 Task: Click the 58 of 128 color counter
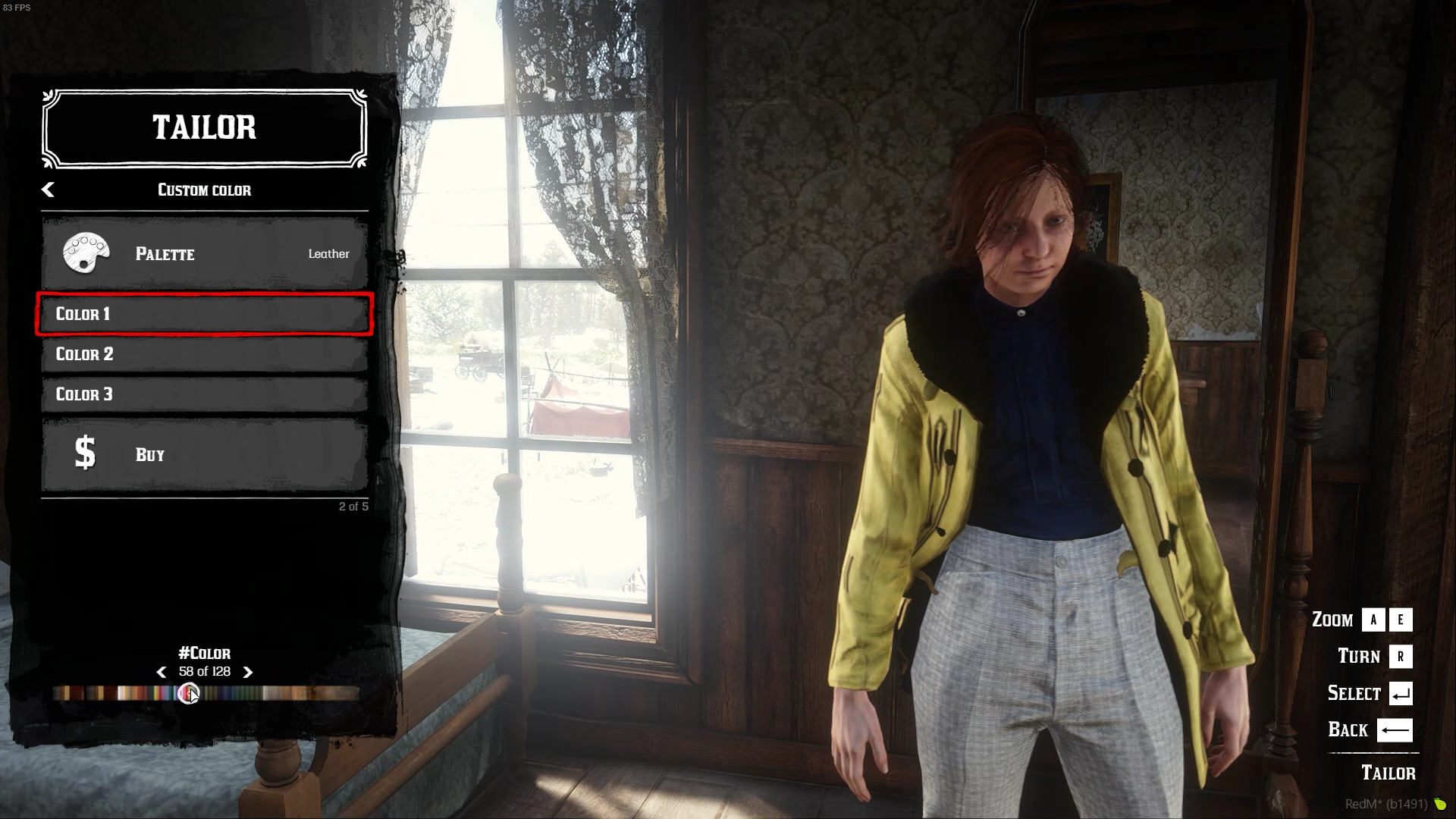click(x=203, y=672)
